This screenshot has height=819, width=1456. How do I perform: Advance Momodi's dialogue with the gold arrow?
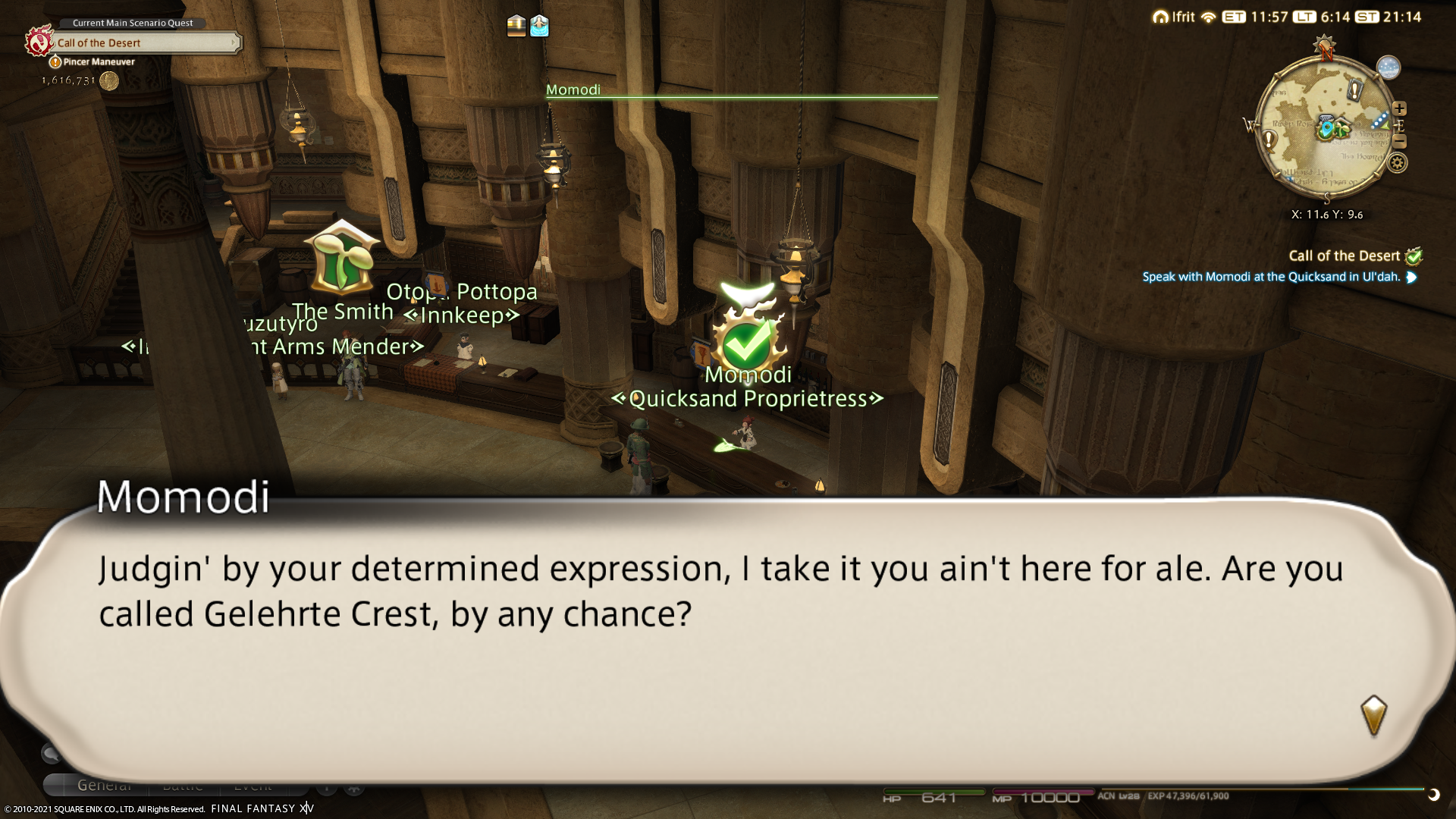(1373, 715)
